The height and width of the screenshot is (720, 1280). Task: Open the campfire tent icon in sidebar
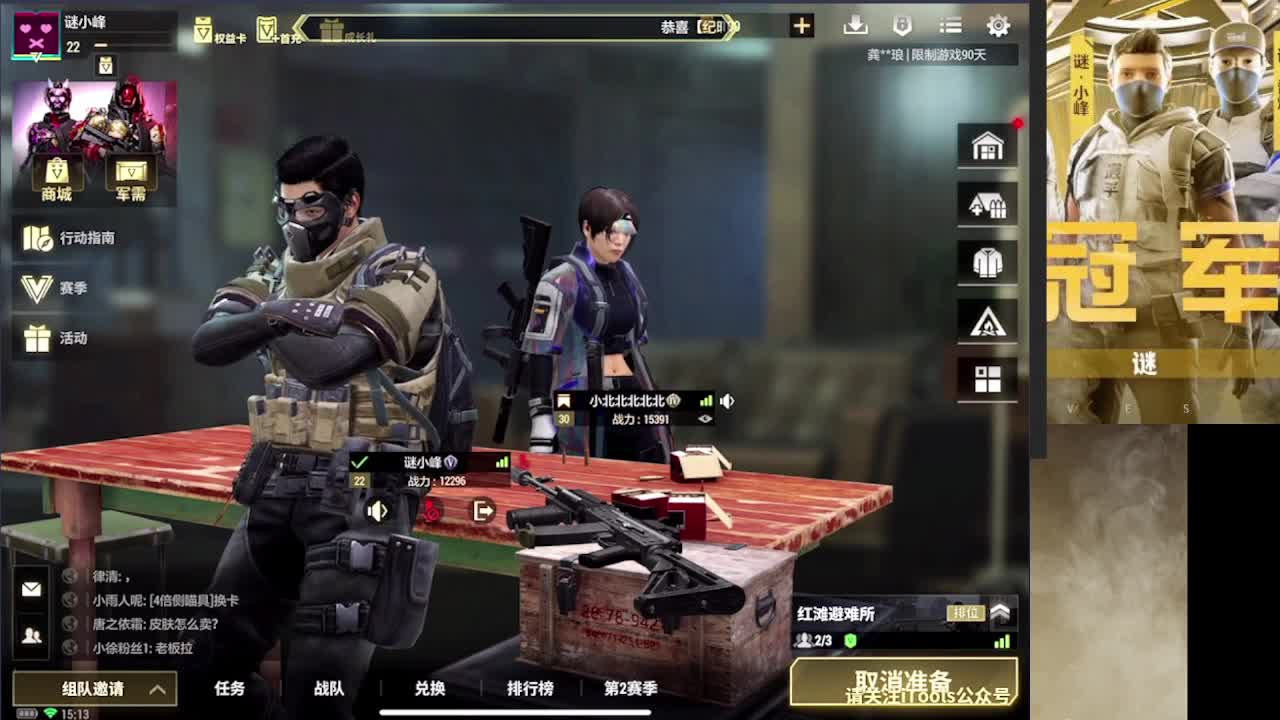[x=987, y=320]
